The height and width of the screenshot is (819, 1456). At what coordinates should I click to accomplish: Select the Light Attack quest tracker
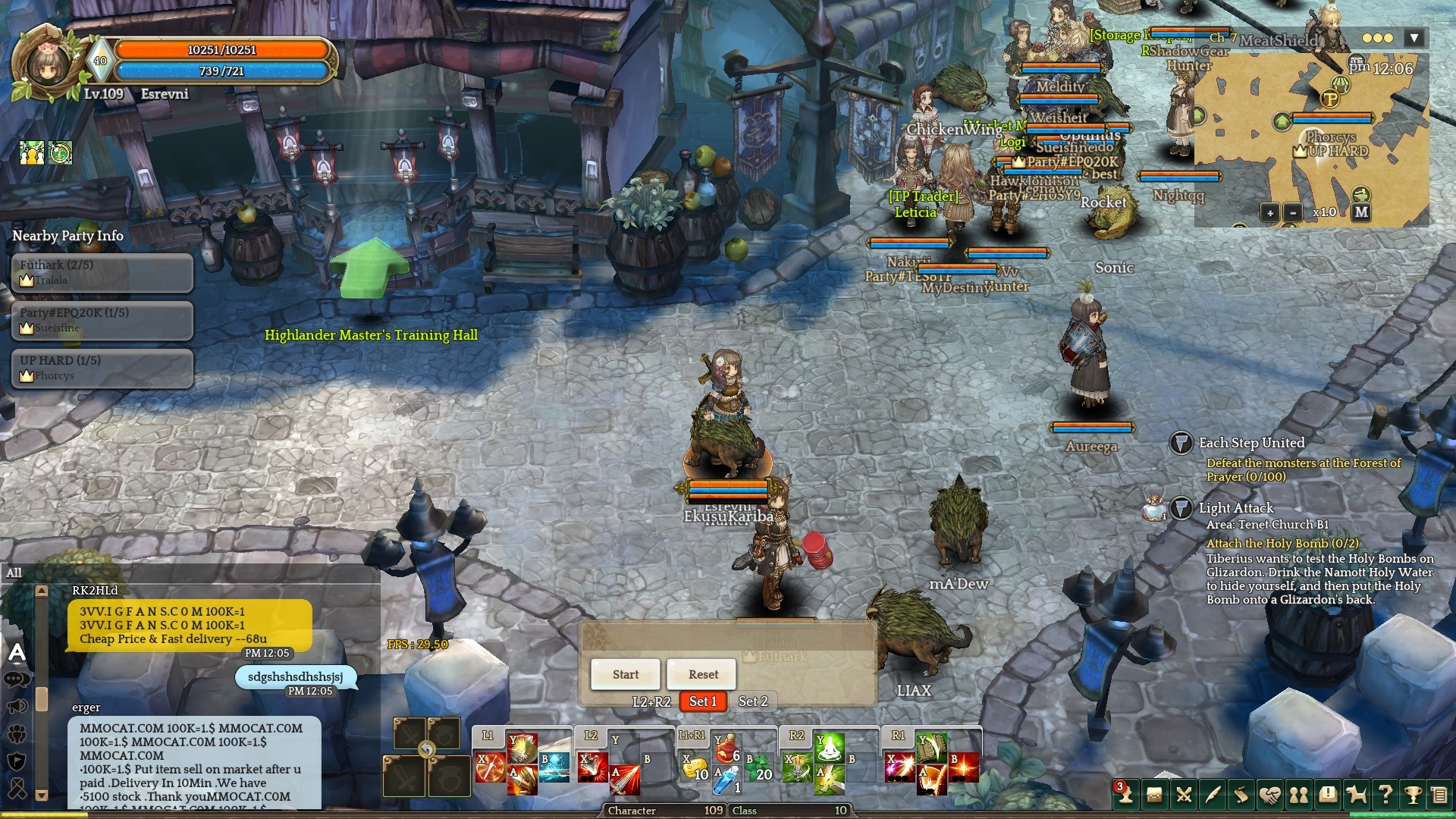tap(1235, 508)
